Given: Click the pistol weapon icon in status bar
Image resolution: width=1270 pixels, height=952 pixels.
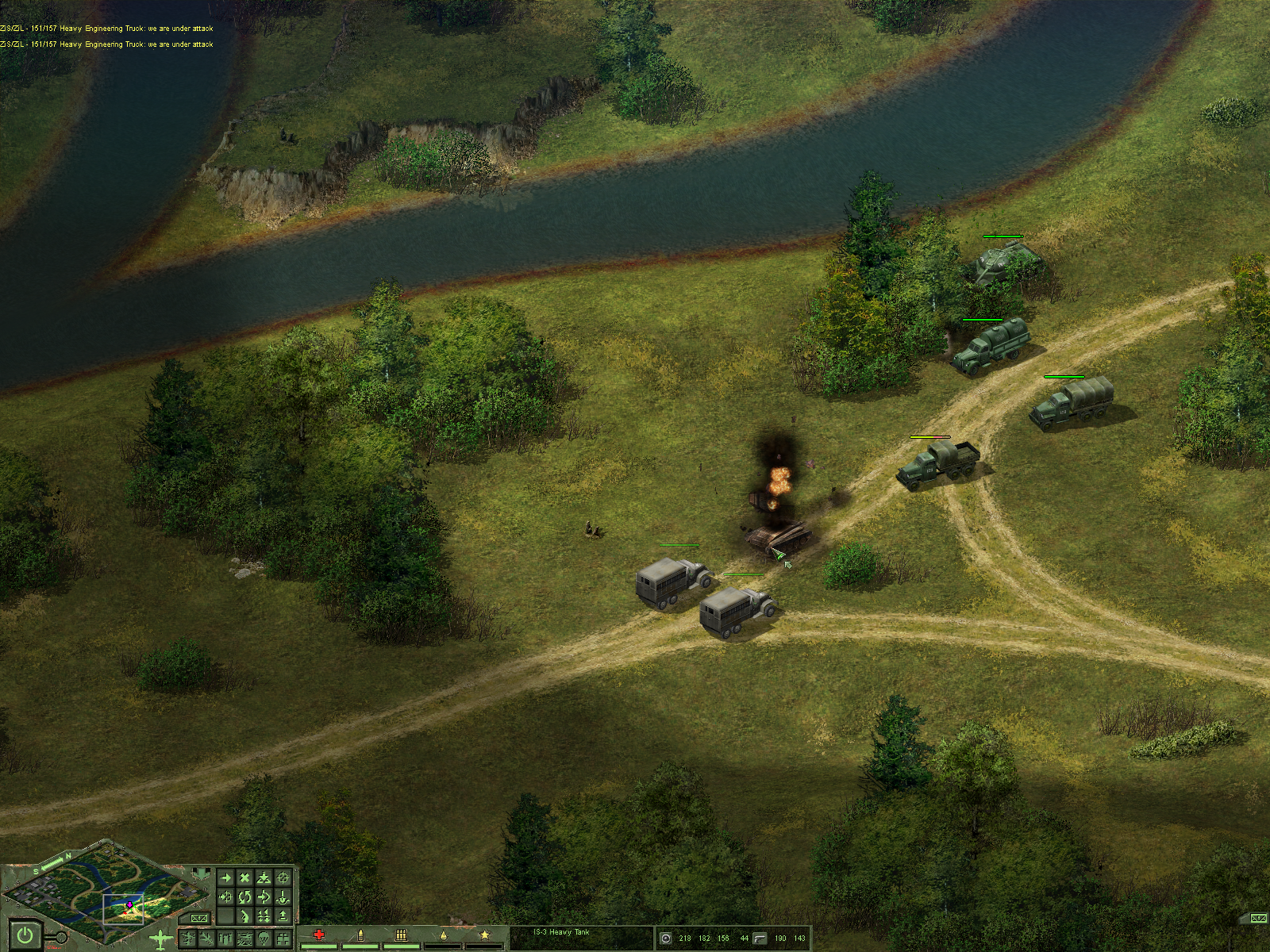Looking at the screenshot, I should pos(759,938).
